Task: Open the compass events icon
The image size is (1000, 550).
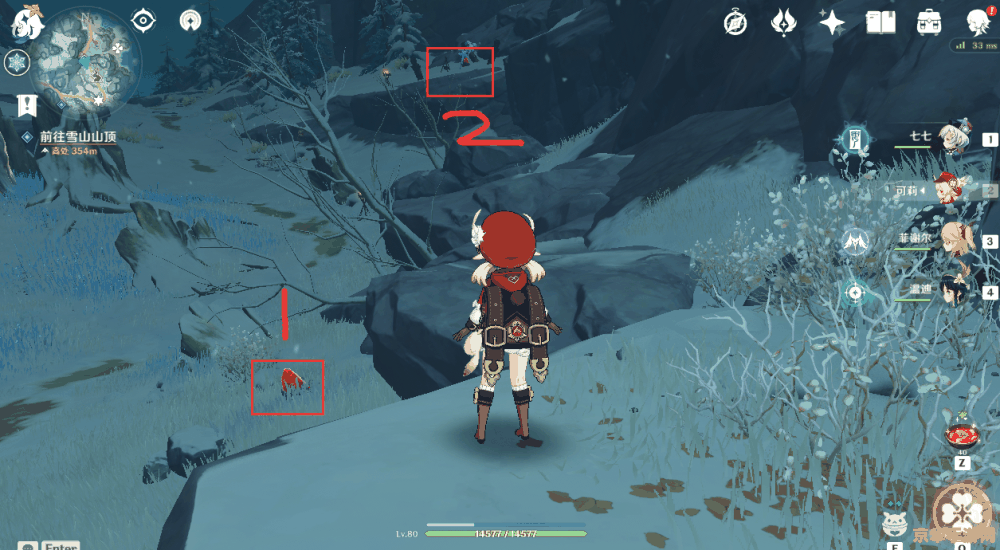Action: pyautogui.click(x=737, y=23)
